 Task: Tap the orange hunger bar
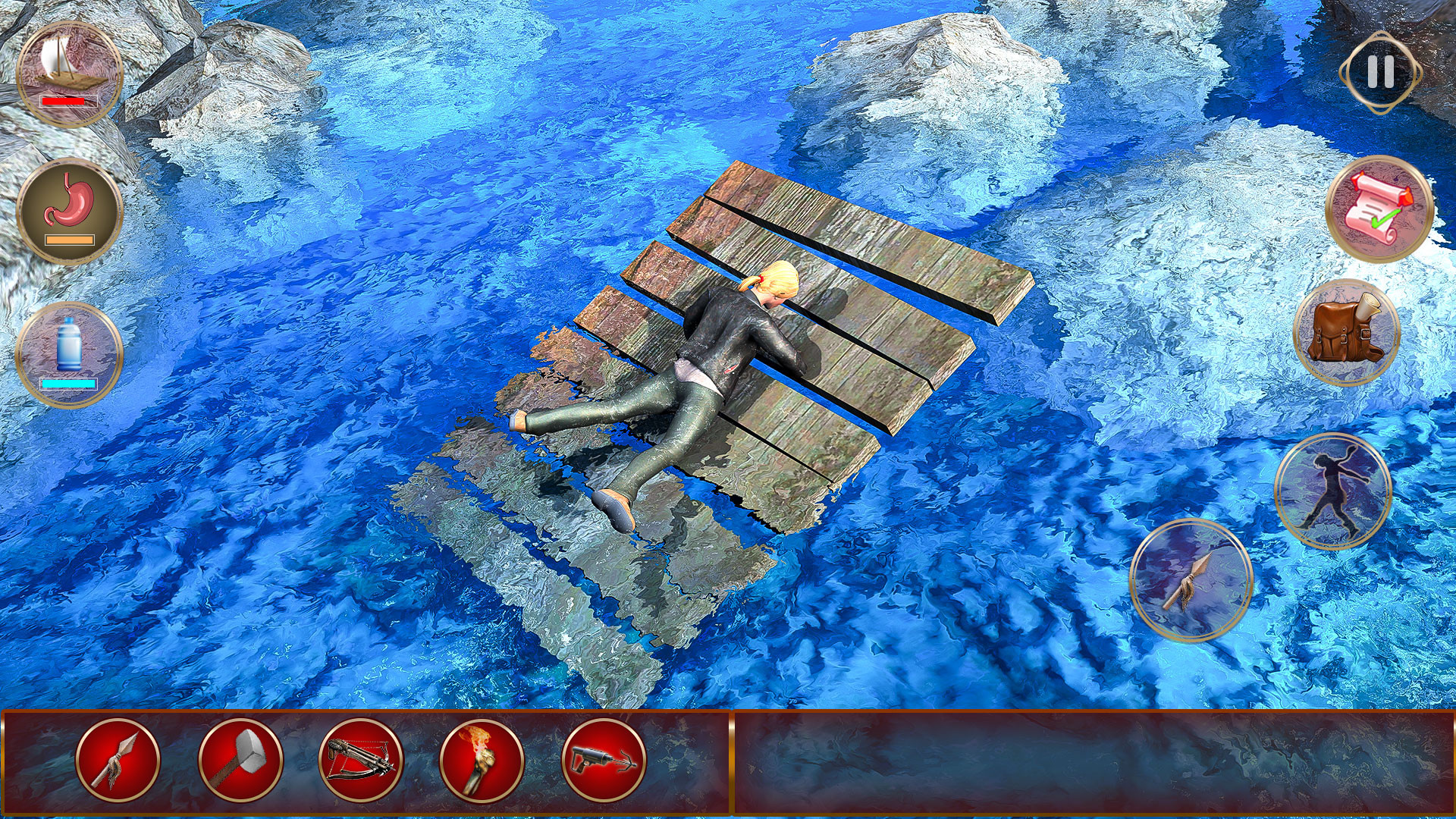68,240
